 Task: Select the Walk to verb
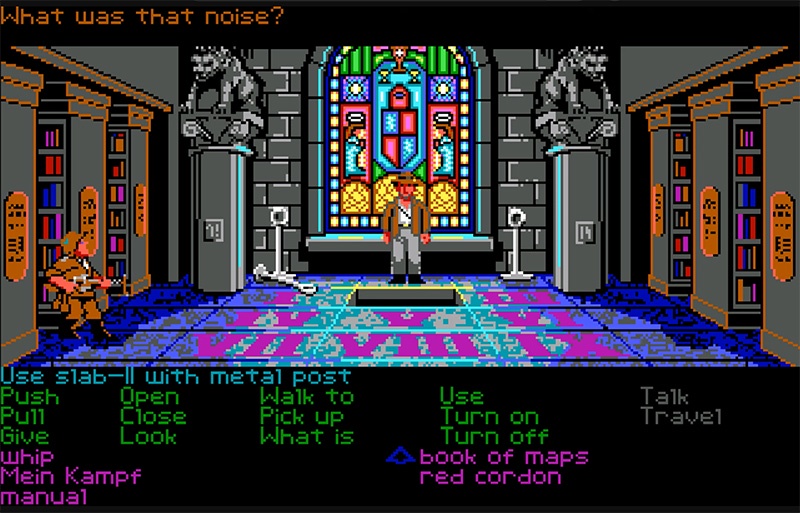tap(306, 397)
